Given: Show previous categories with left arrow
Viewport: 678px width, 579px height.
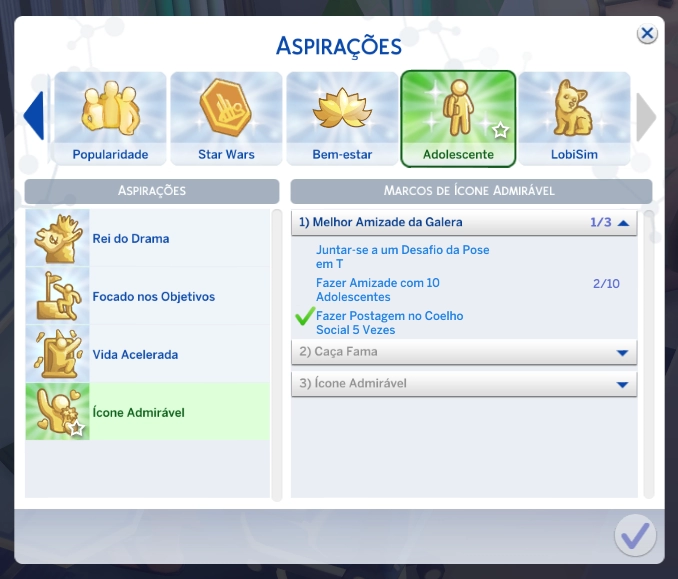Looking at the screenshot, I should click(x=34, y=117).
